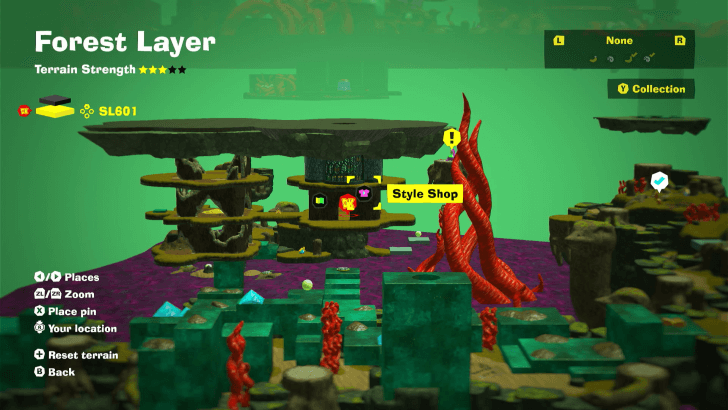
Task: Select the Style Shop map marker
Action: (364, 193)
